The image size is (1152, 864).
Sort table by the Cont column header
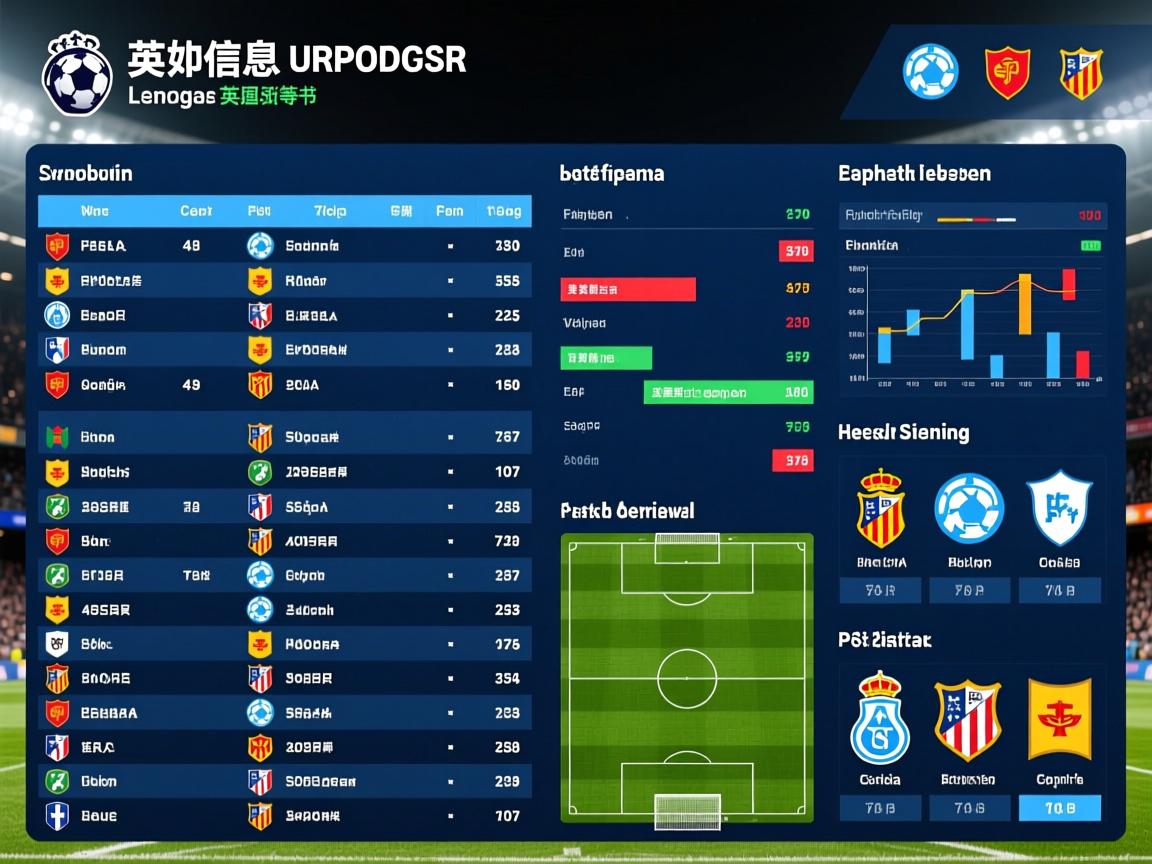coord(196,211)
